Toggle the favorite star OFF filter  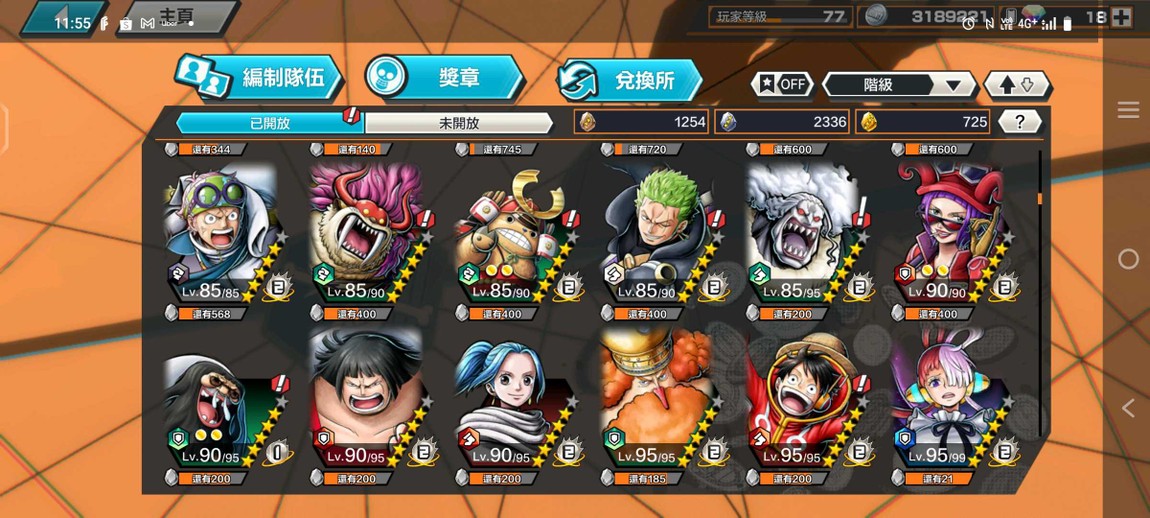click(x=782, y=85)
